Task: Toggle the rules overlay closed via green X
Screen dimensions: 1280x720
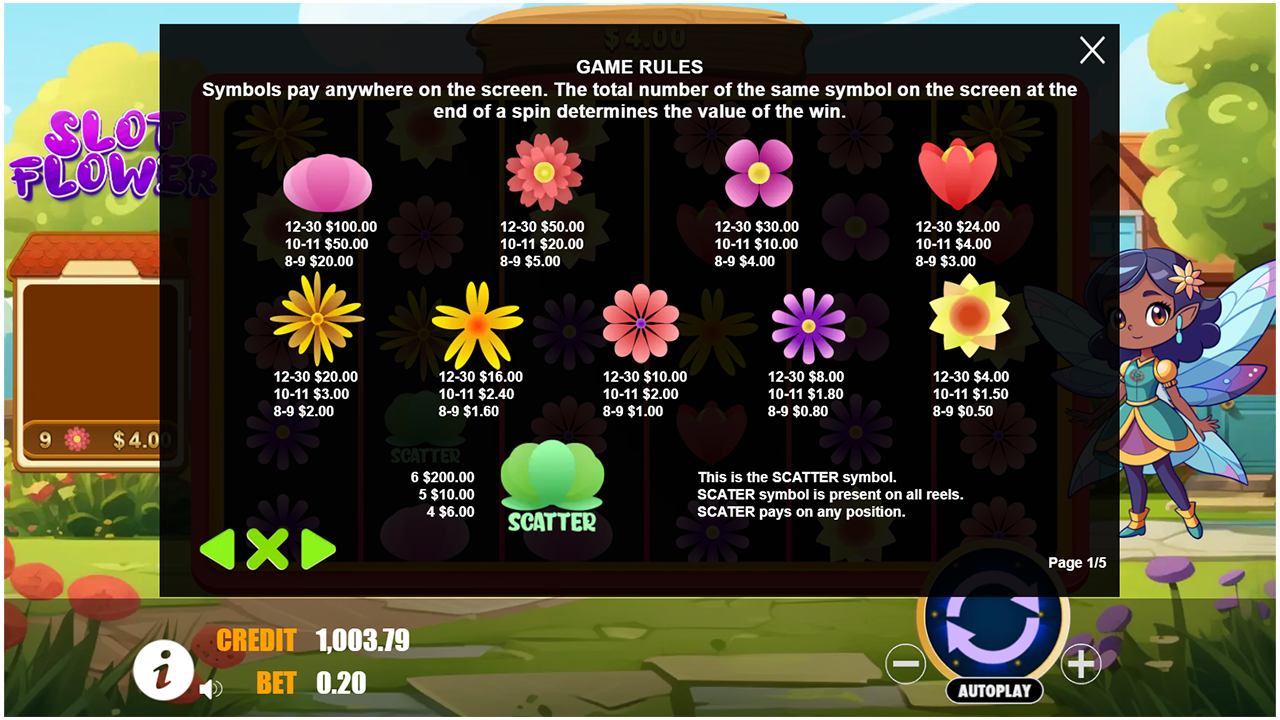Action: pos(267,550)
